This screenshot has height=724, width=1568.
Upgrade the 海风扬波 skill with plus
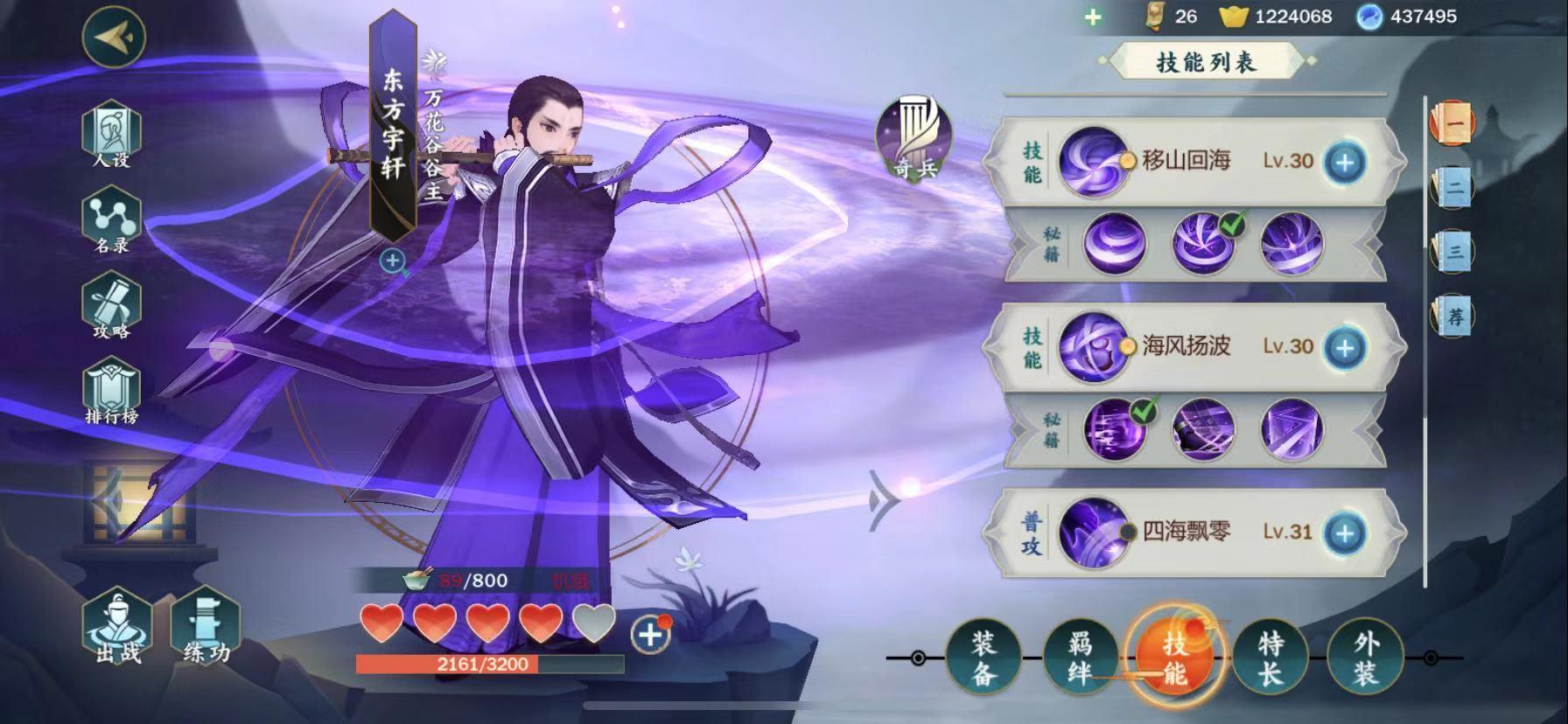1345,347
